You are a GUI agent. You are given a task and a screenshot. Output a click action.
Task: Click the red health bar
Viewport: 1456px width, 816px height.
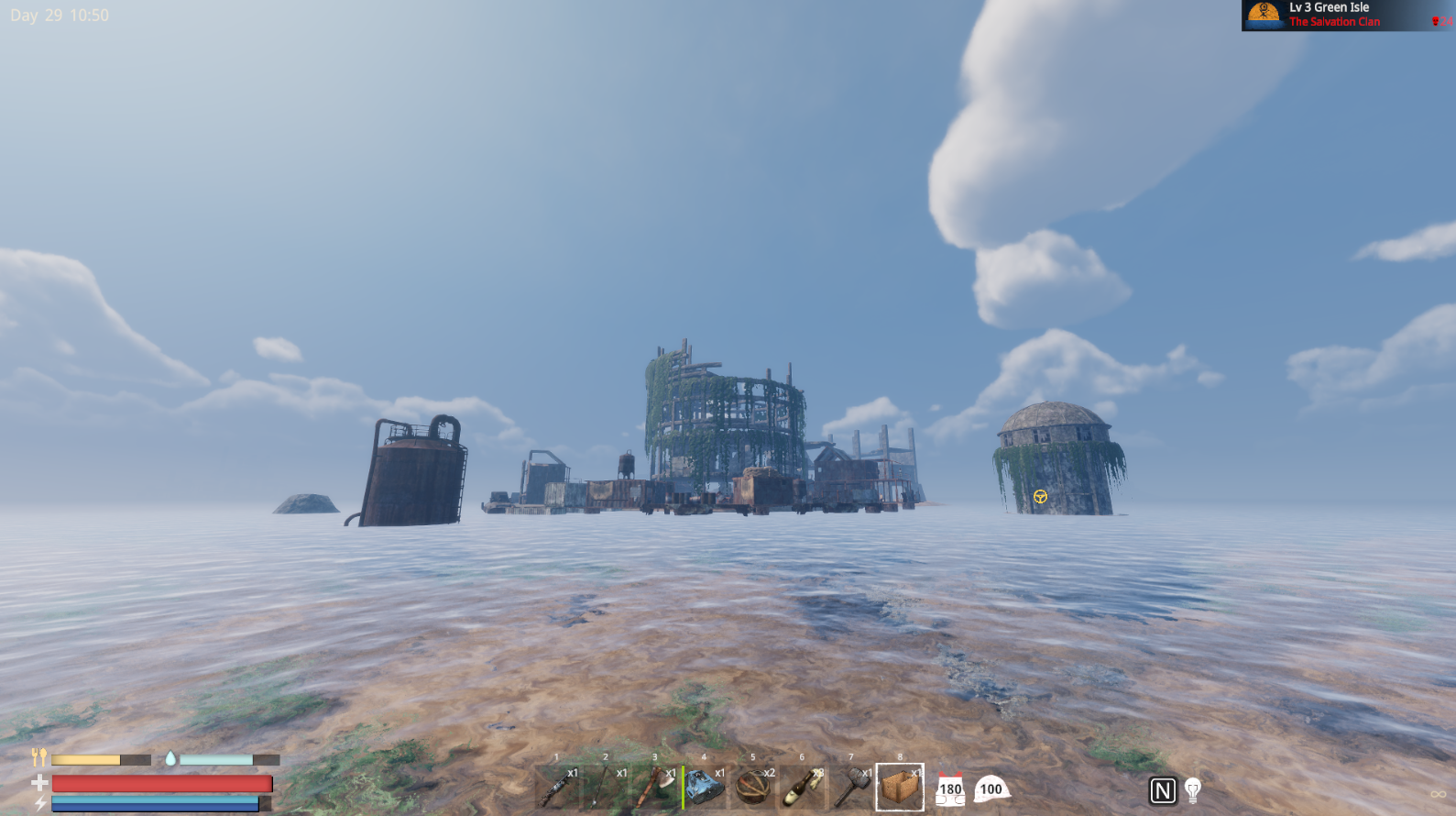click(x=160, y=785)
